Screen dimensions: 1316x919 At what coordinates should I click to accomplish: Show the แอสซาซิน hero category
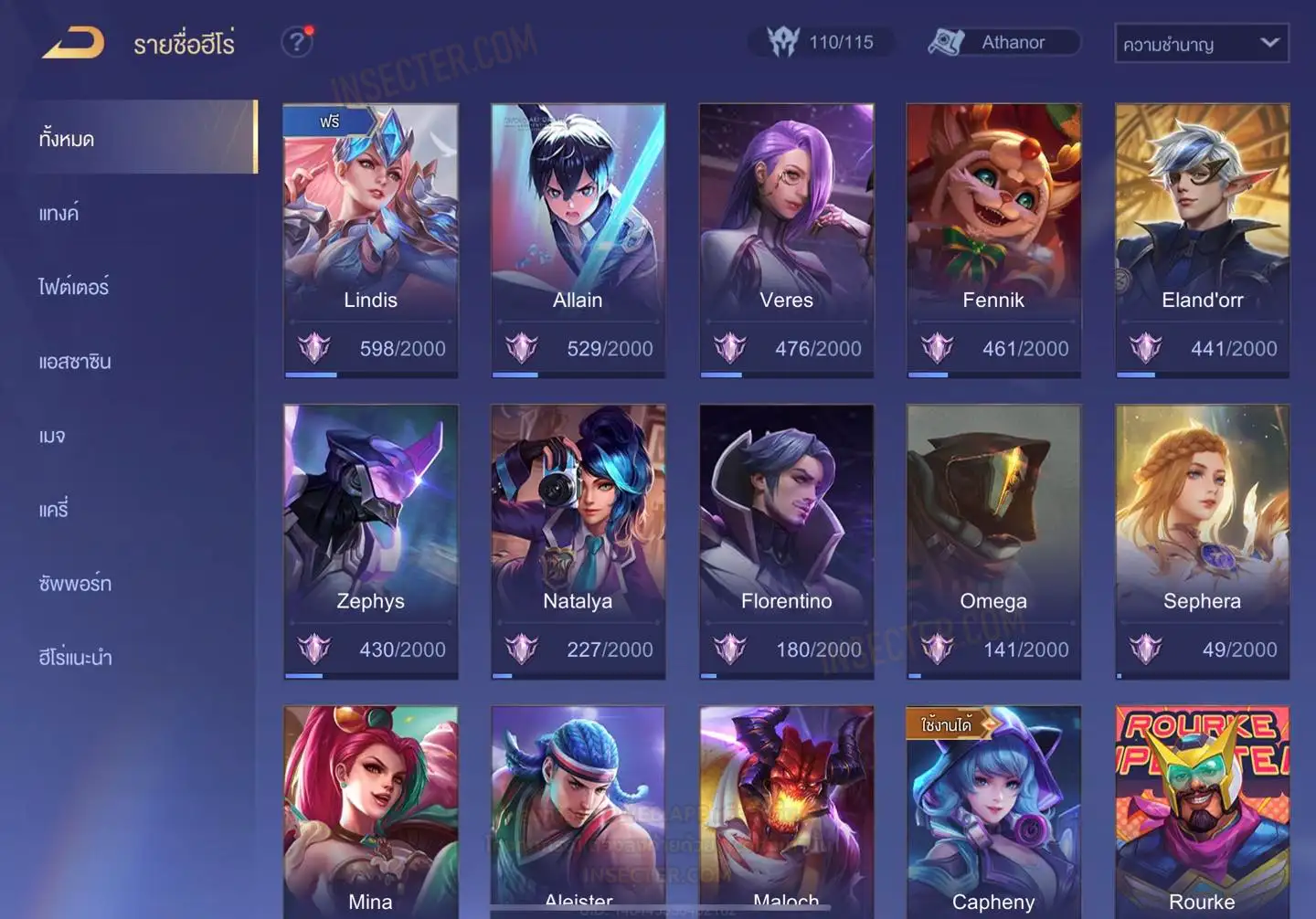[75, 362]
